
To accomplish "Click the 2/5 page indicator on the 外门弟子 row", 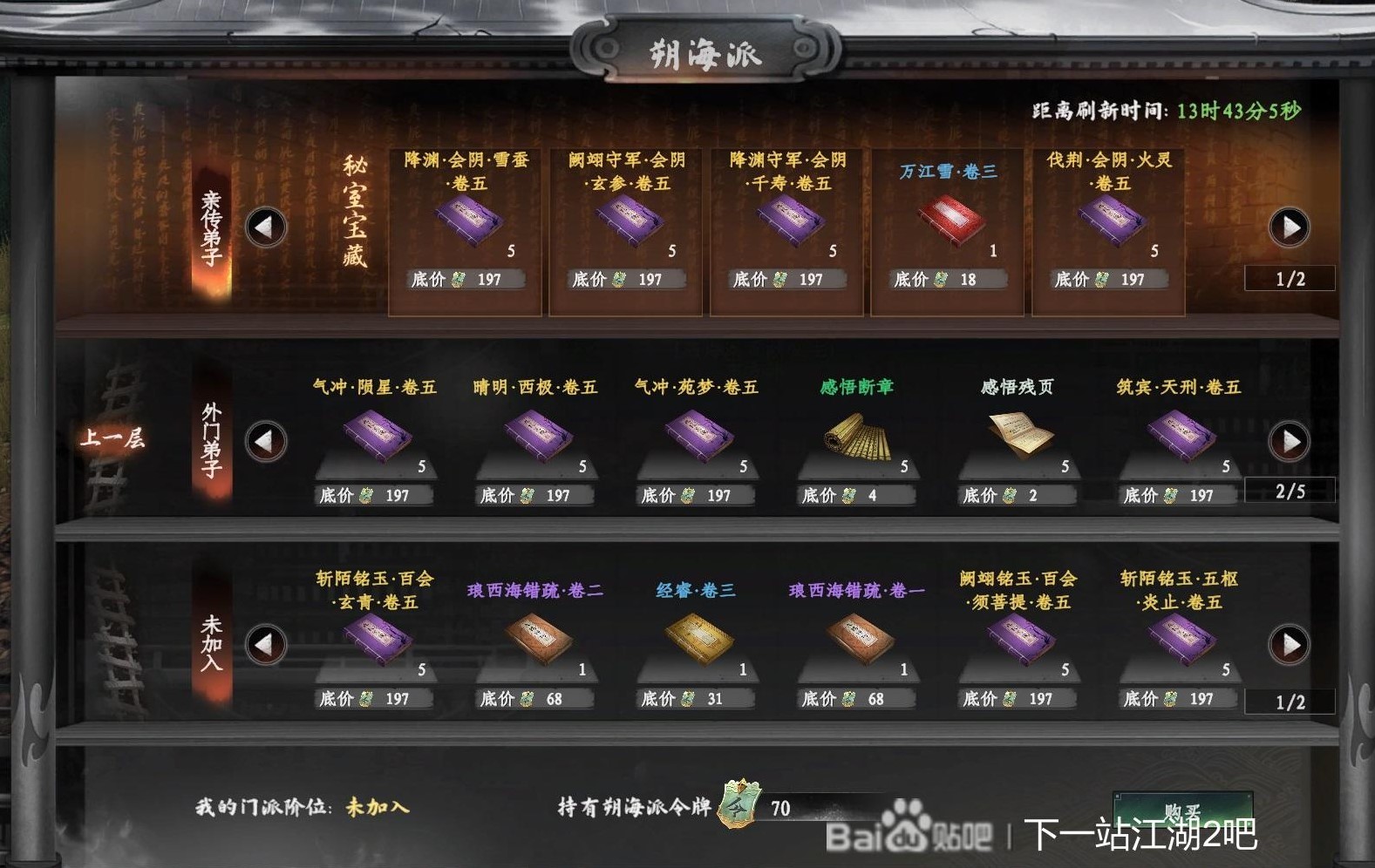I will click(x=1290, y=491).
